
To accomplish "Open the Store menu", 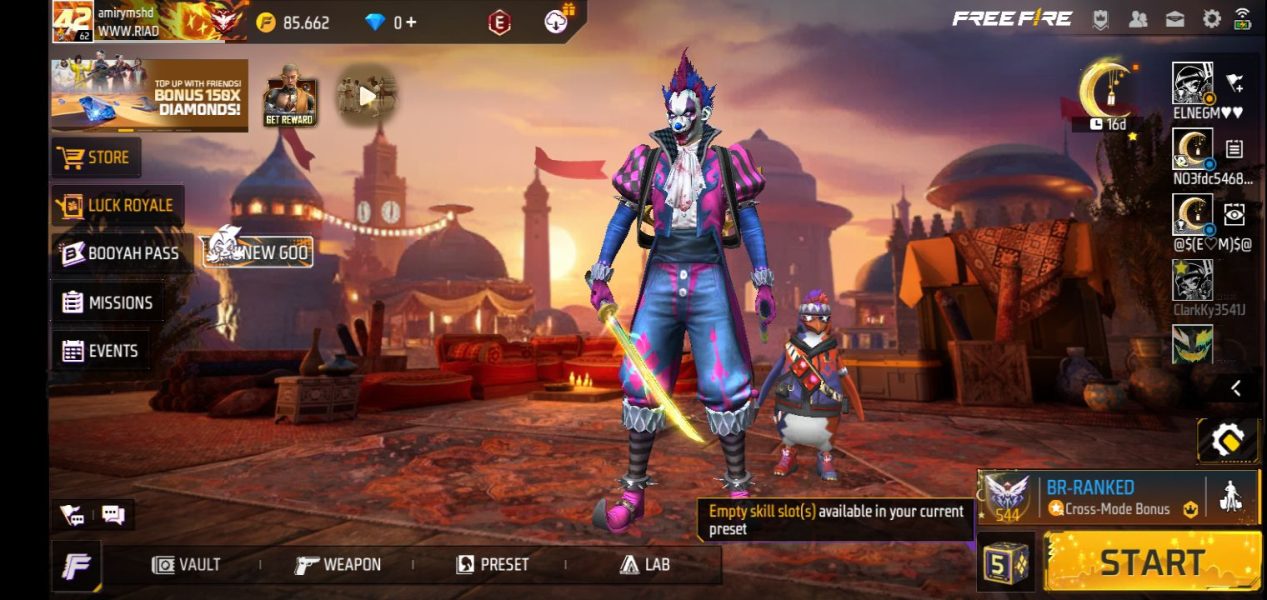I will coord(96,158).
